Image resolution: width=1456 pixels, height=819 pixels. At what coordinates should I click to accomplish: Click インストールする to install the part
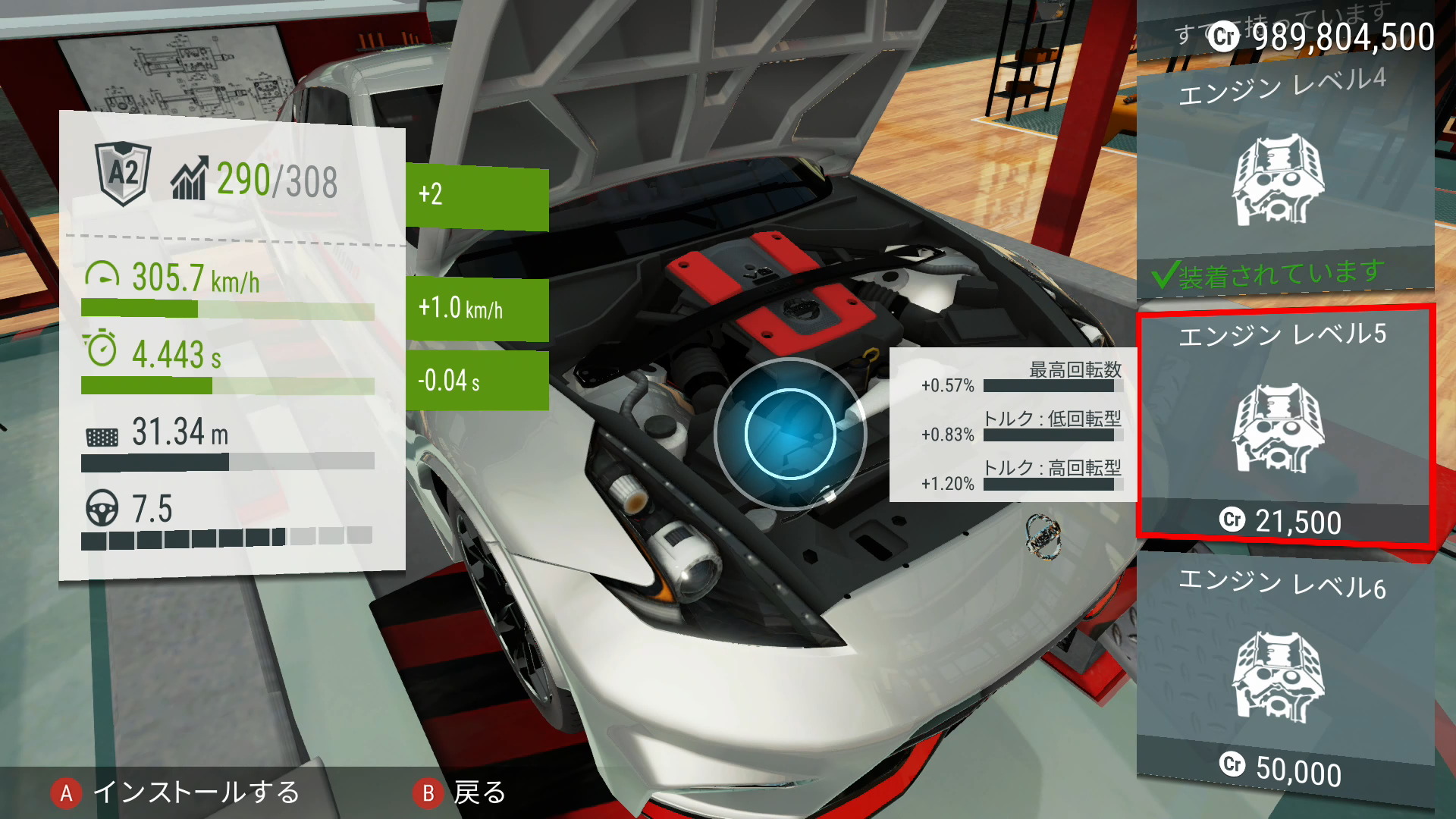176,793
